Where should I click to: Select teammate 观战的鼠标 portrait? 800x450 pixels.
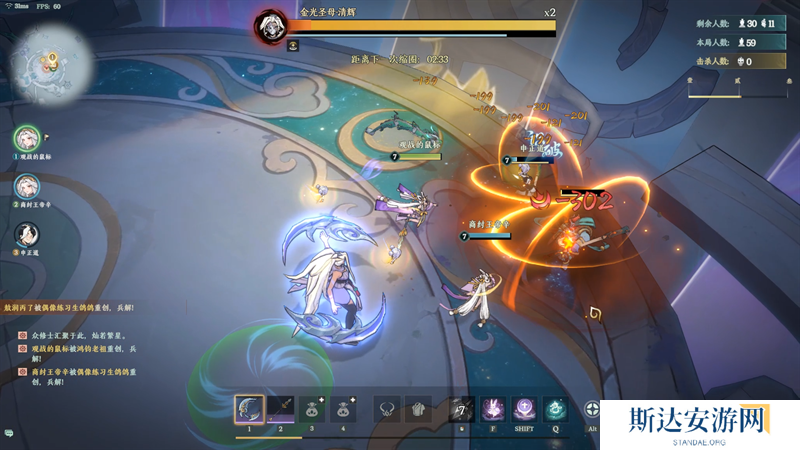click(x=27, y=139)
